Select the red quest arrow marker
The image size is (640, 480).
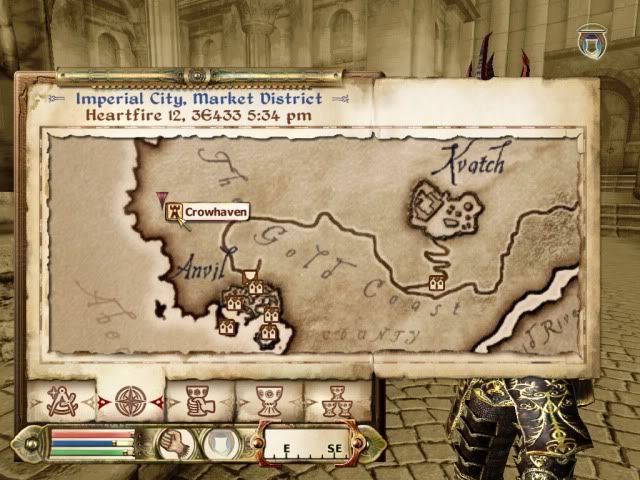(162, 198)
